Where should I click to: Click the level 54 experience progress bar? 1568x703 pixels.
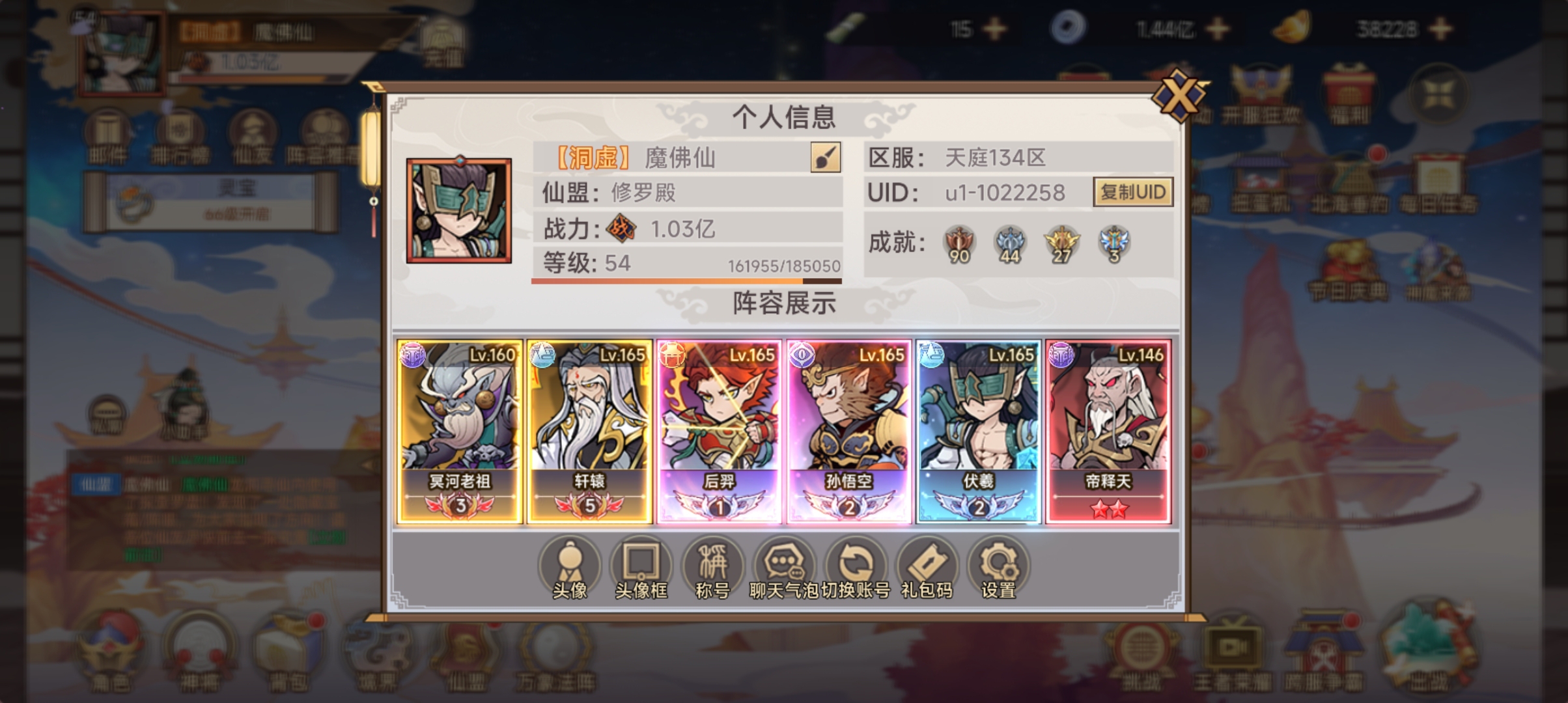pyautogui.click(x=687, y=281)
